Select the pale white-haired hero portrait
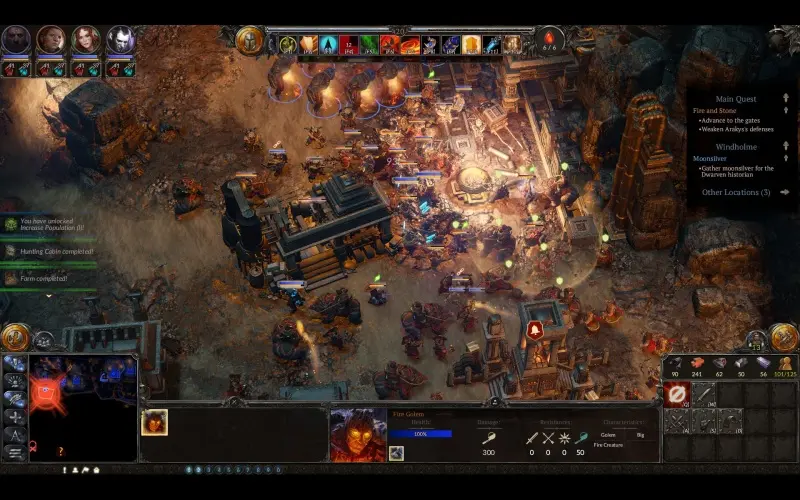The width and height of the screenshot is (800, 500). [x=121, y=40]
